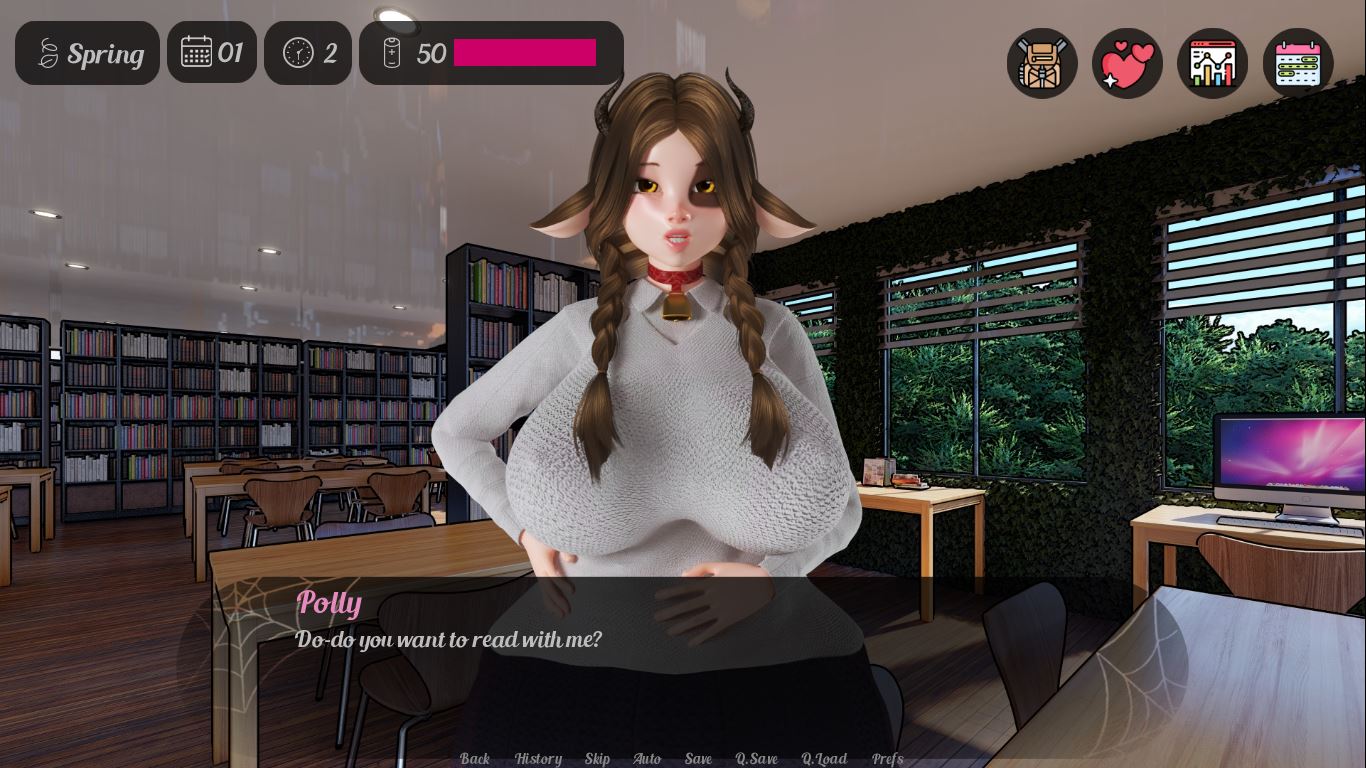Toggle Auto-advance mode

tap(647, 759)
